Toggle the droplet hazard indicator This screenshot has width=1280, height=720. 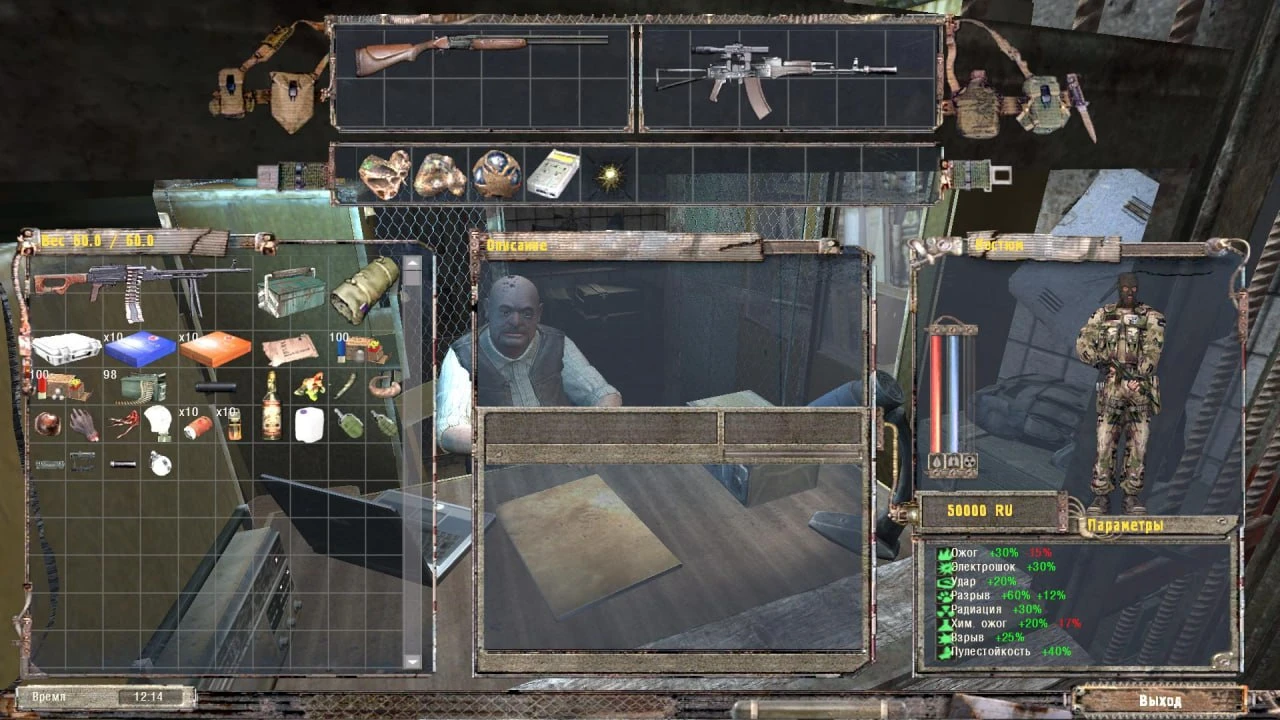point(936,461)
